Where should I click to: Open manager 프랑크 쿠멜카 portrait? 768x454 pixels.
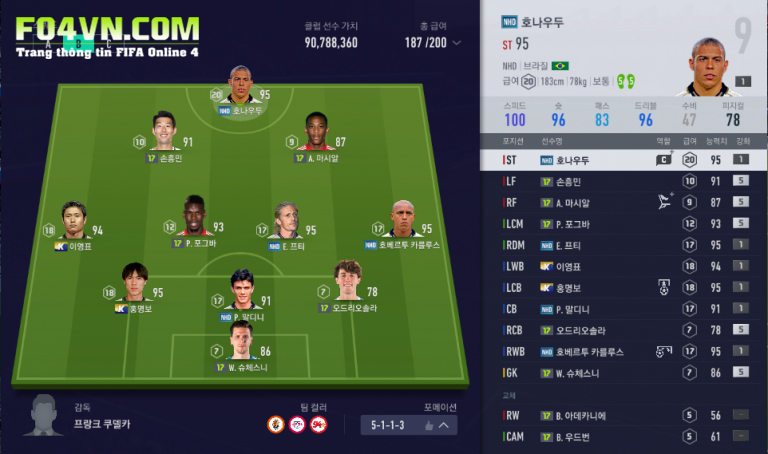(x=43, y=417)
